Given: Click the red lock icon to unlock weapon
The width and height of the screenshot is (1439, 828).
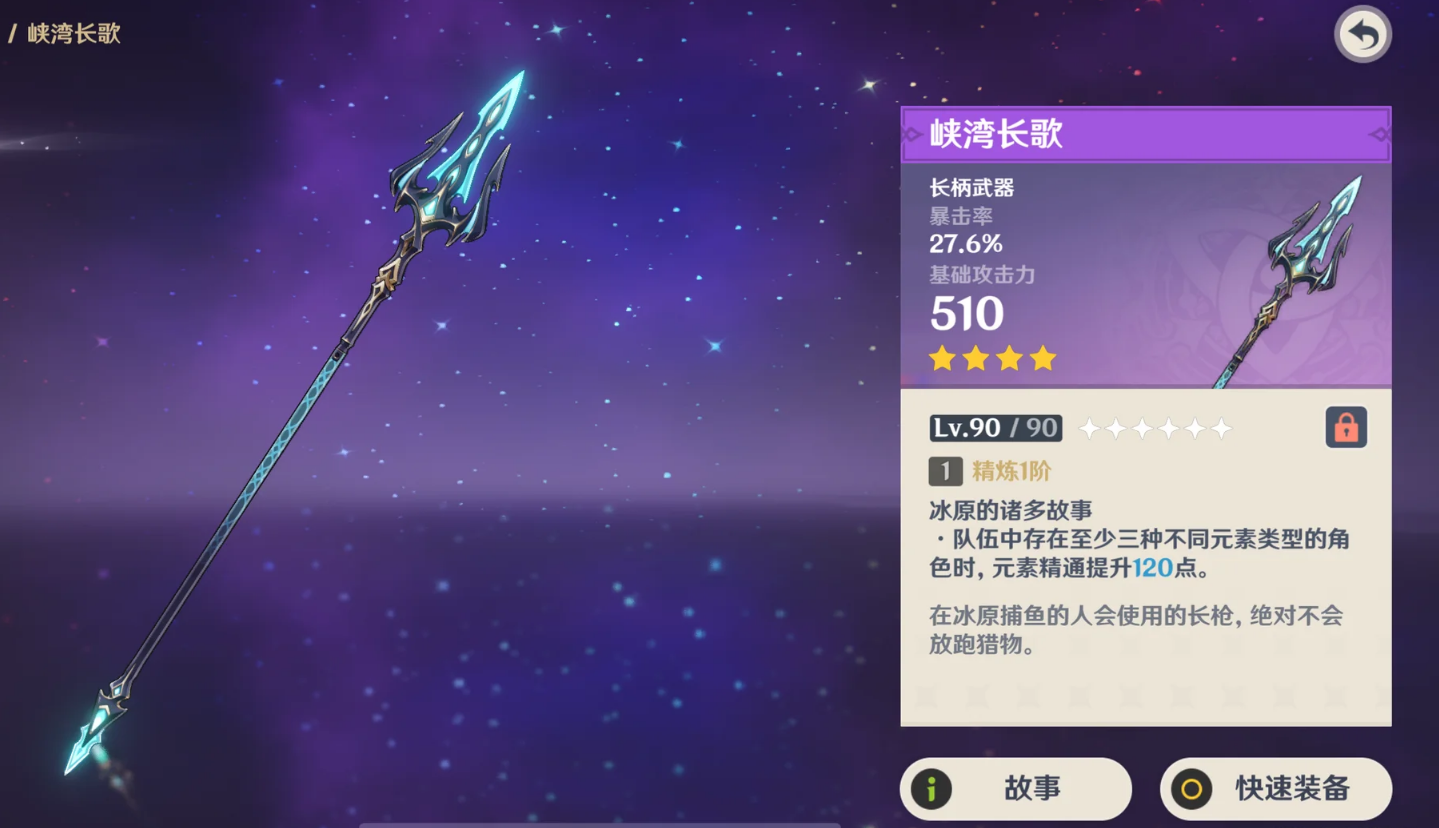Looking at the screenshot, I should tap(1345, 426).
